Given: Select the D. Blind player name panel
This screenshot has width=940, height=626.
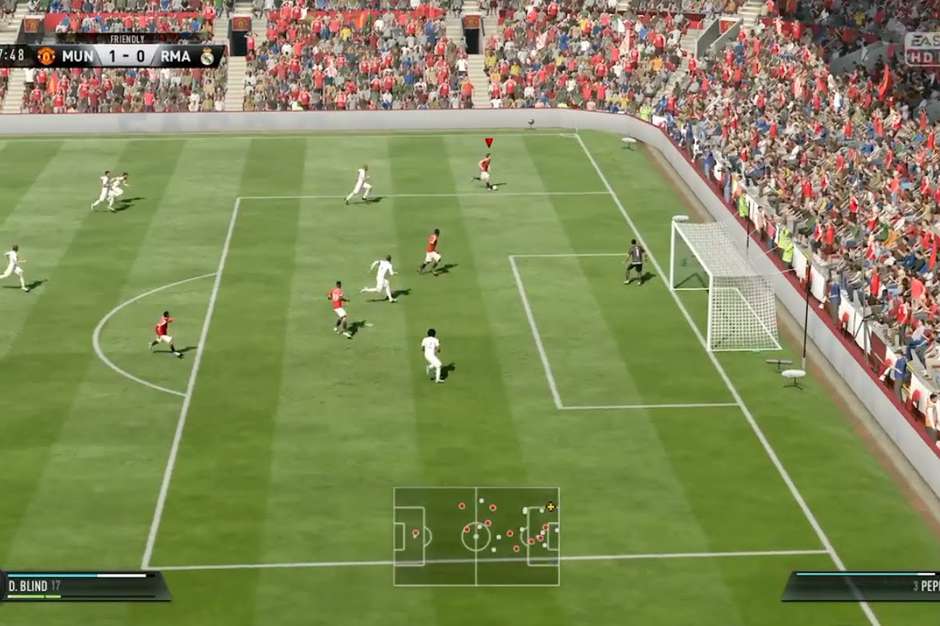Looking at the screenshot, I should 84,585.
